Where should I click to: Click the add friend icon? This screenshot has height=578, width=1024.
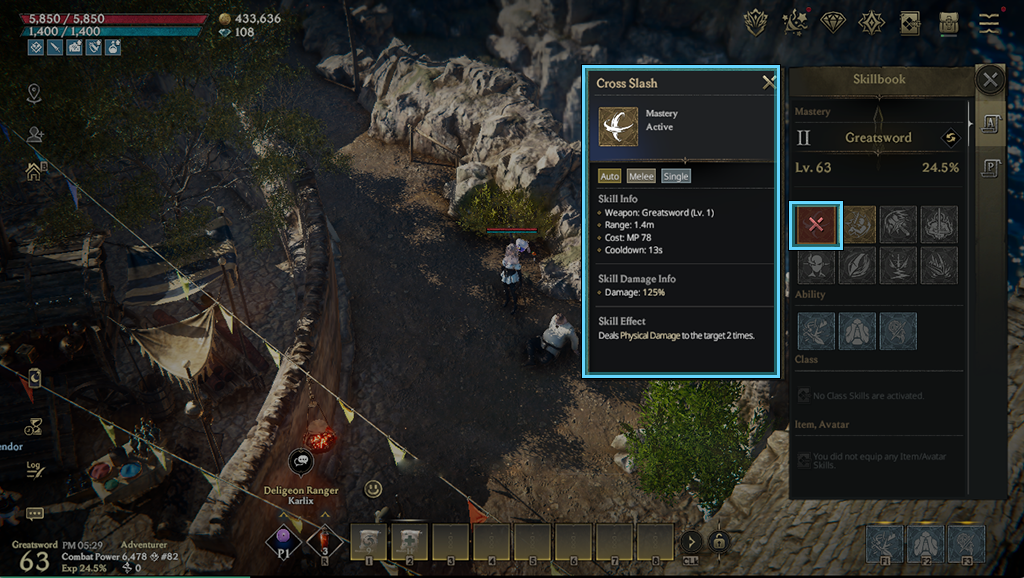[x=36, y=134]
